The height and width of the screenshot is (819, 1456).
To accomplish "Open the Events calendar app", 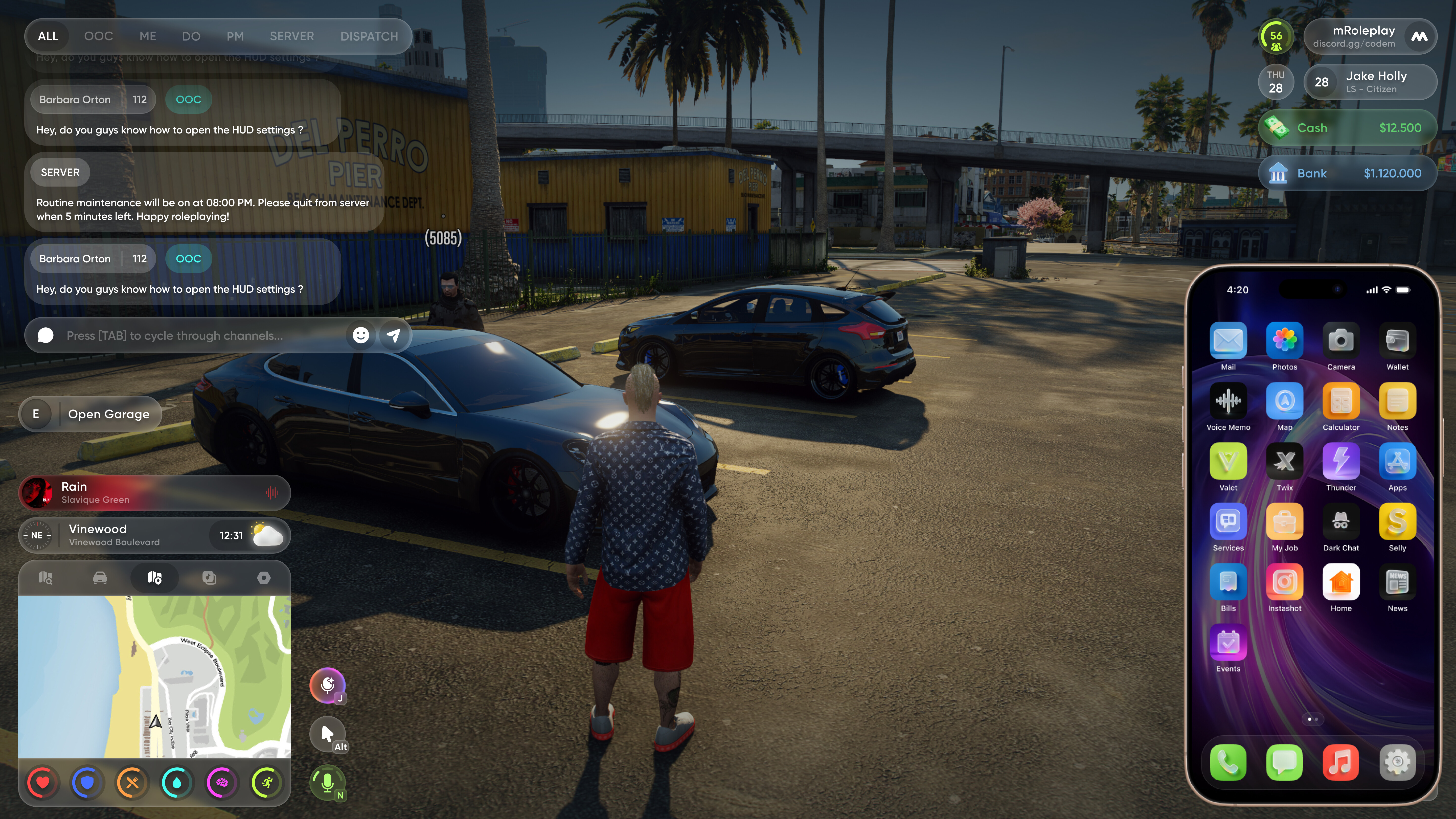I will [1228, 643].
